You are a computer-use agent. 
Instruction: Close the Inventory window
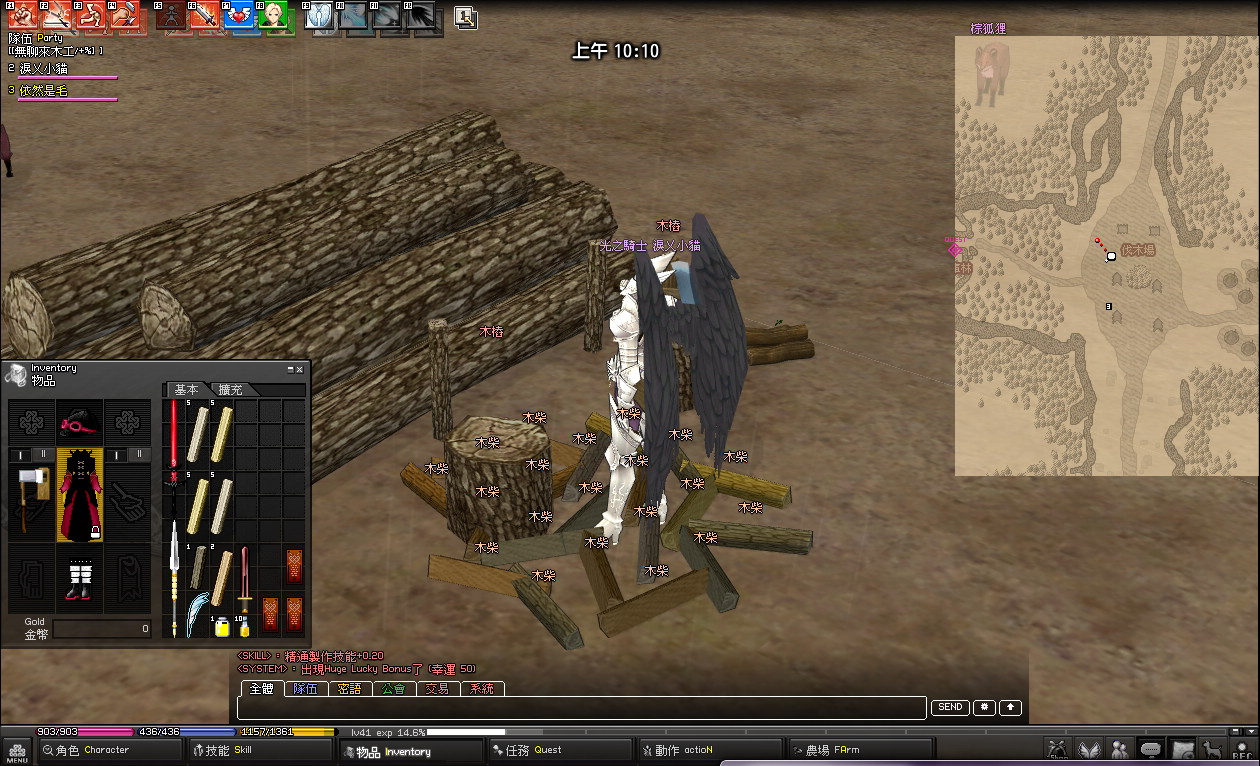[299, 369]
